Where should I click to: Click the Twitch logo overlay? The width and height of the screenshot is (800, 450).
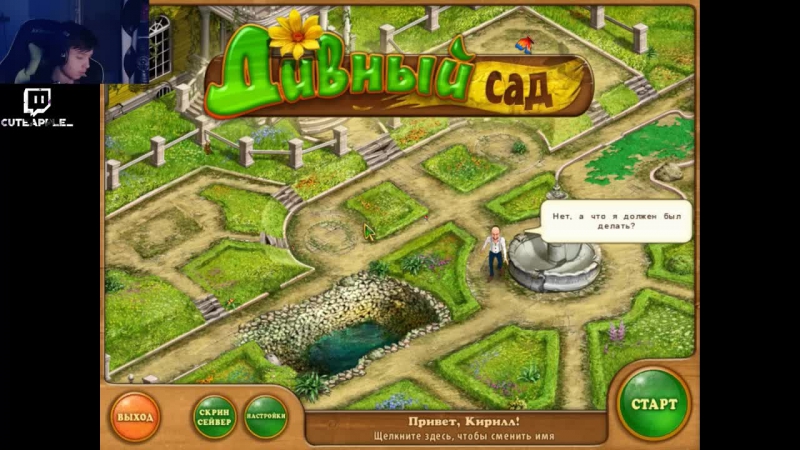coord(38,101)
